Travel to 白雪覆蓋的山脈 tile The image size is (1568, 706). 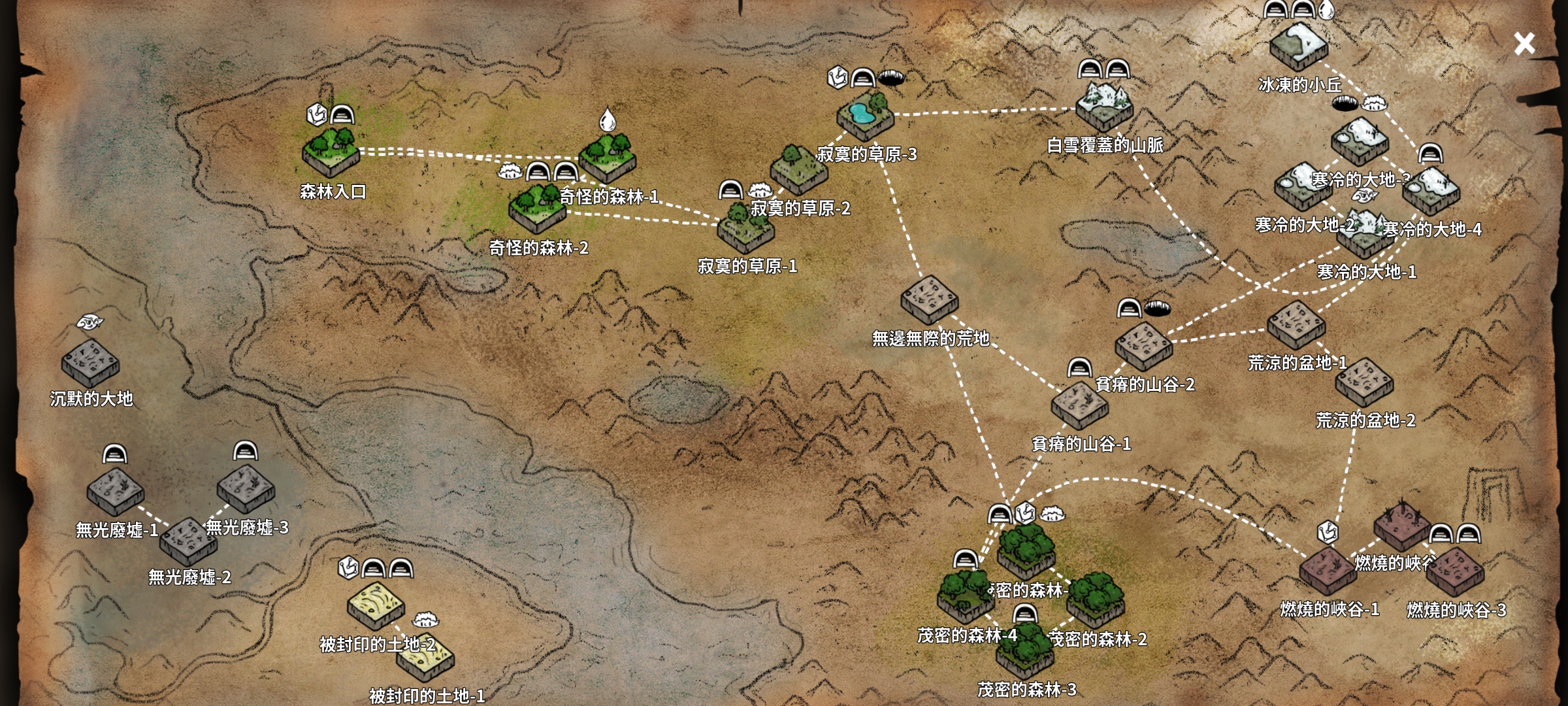[1104, 106]
